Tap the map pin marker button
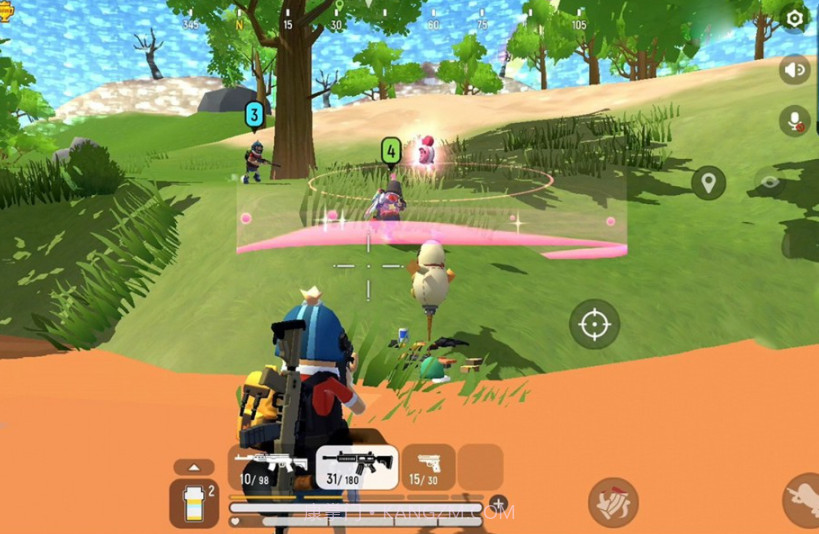 pyautogui.click(x=709, y=182)
